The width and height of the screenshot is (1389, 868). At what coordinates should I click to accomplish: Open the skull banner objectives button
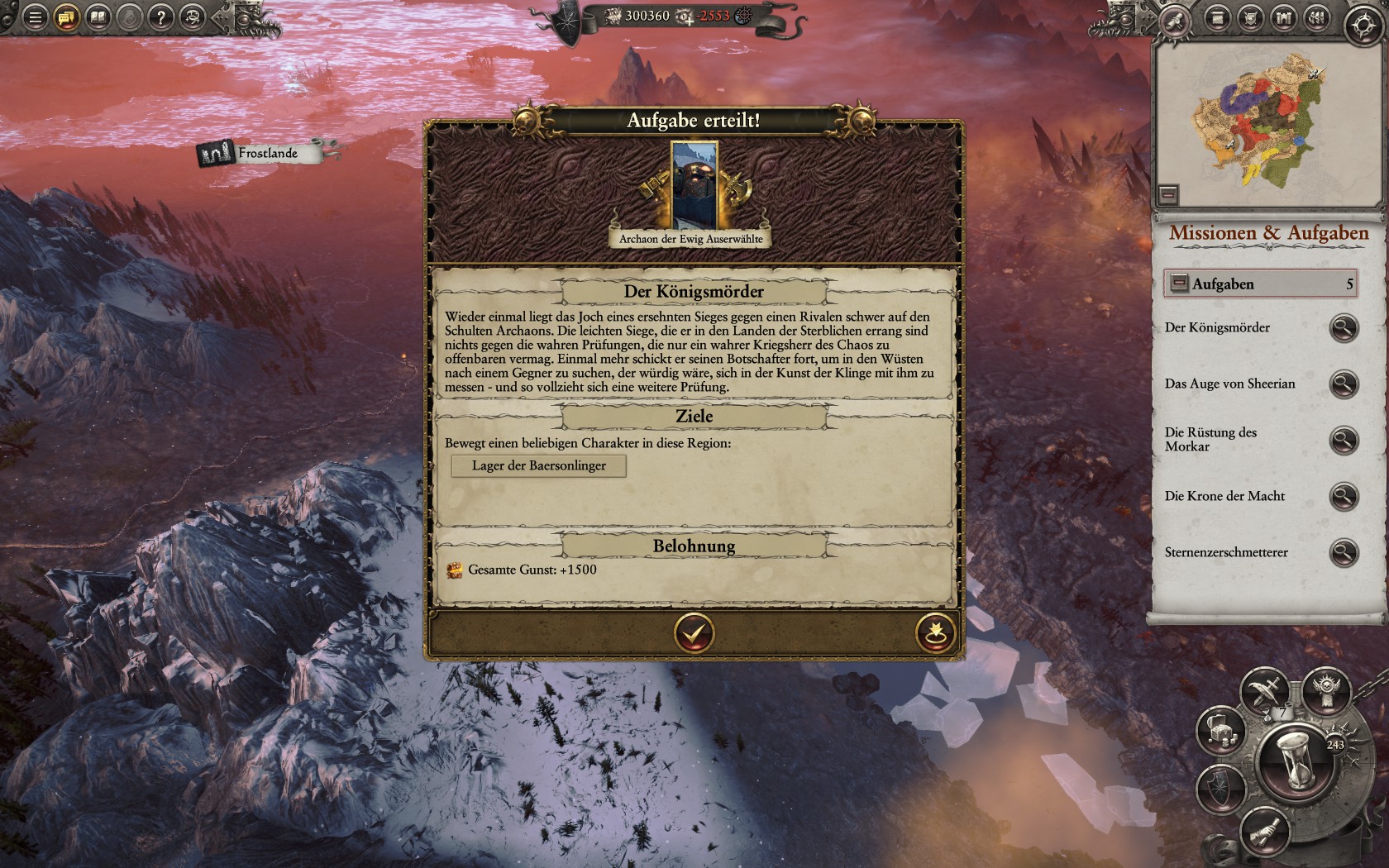[1327, 690]
